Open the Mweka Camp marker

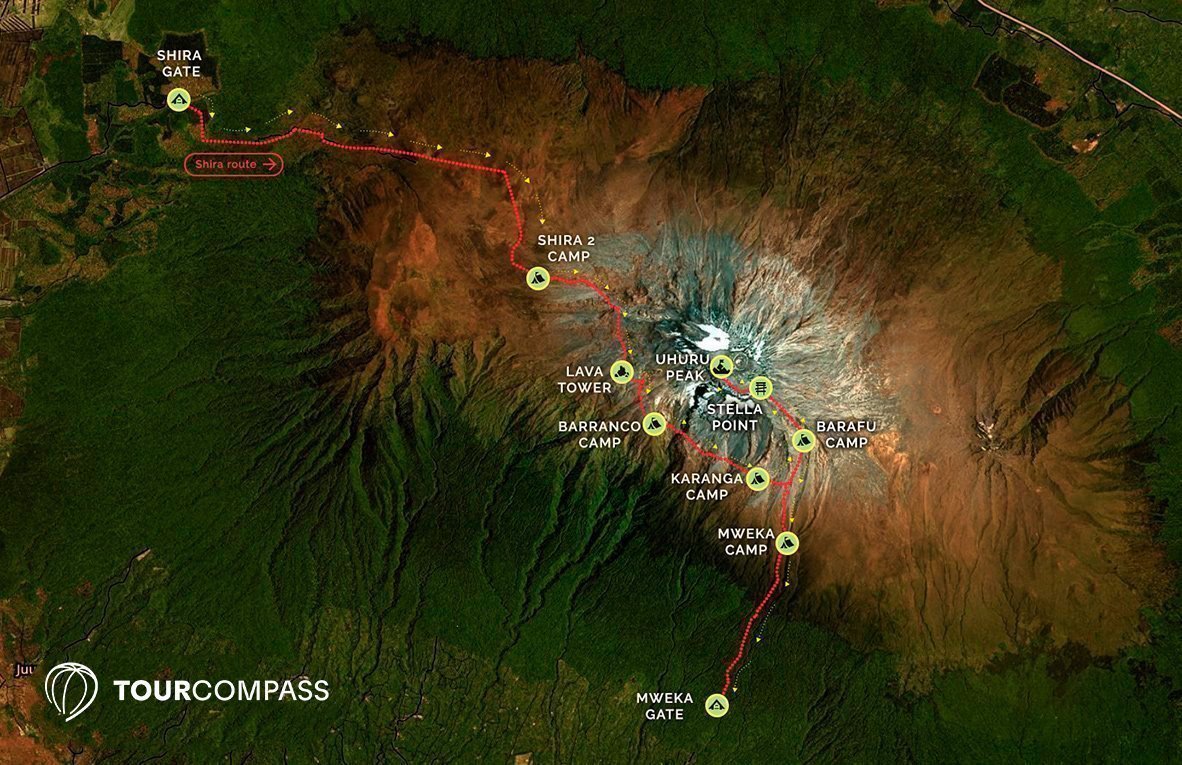click(788, 543)
